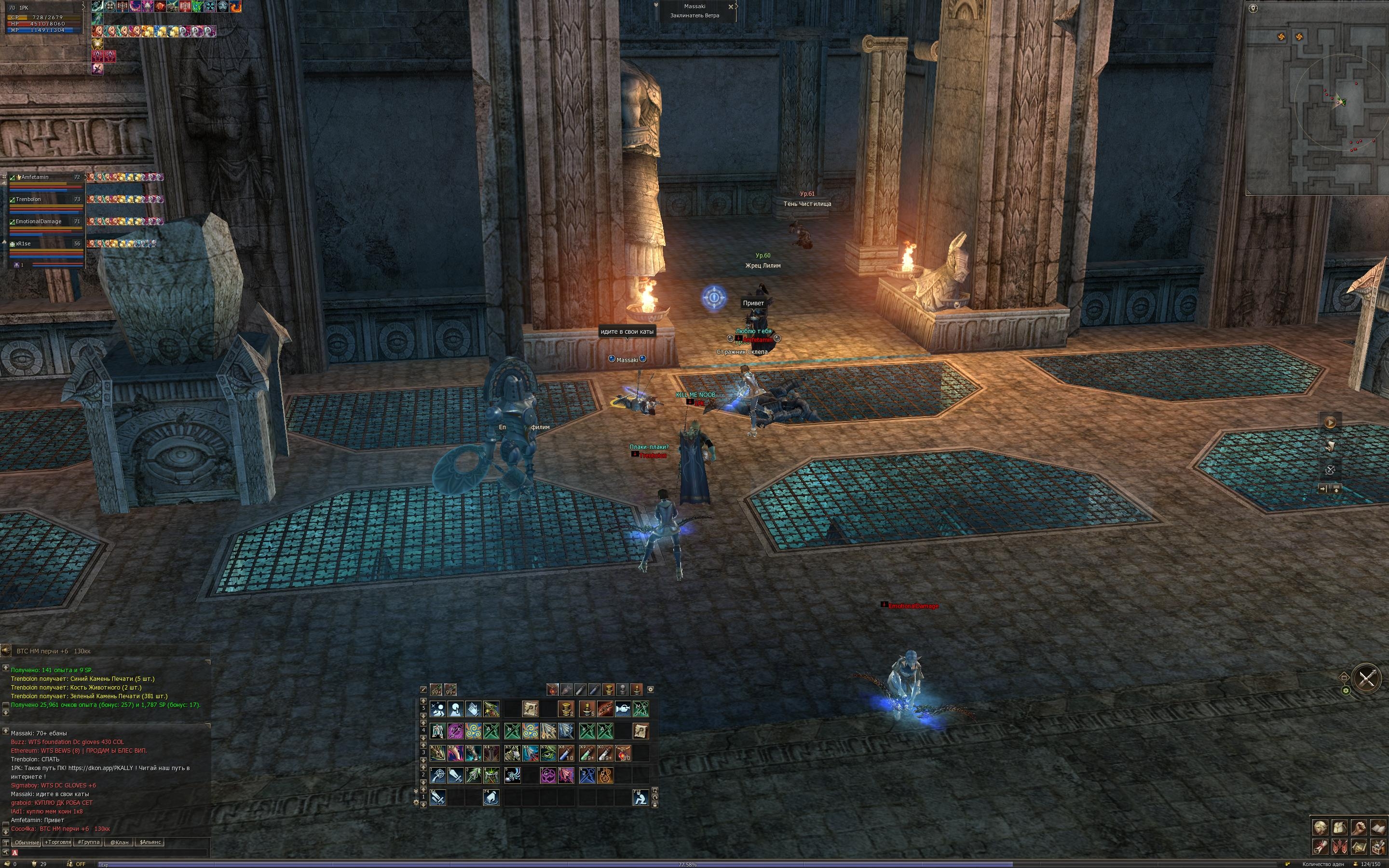Click the orange play button on side panel
This screenshot has height=868, width=1389.
(1329, 423)
